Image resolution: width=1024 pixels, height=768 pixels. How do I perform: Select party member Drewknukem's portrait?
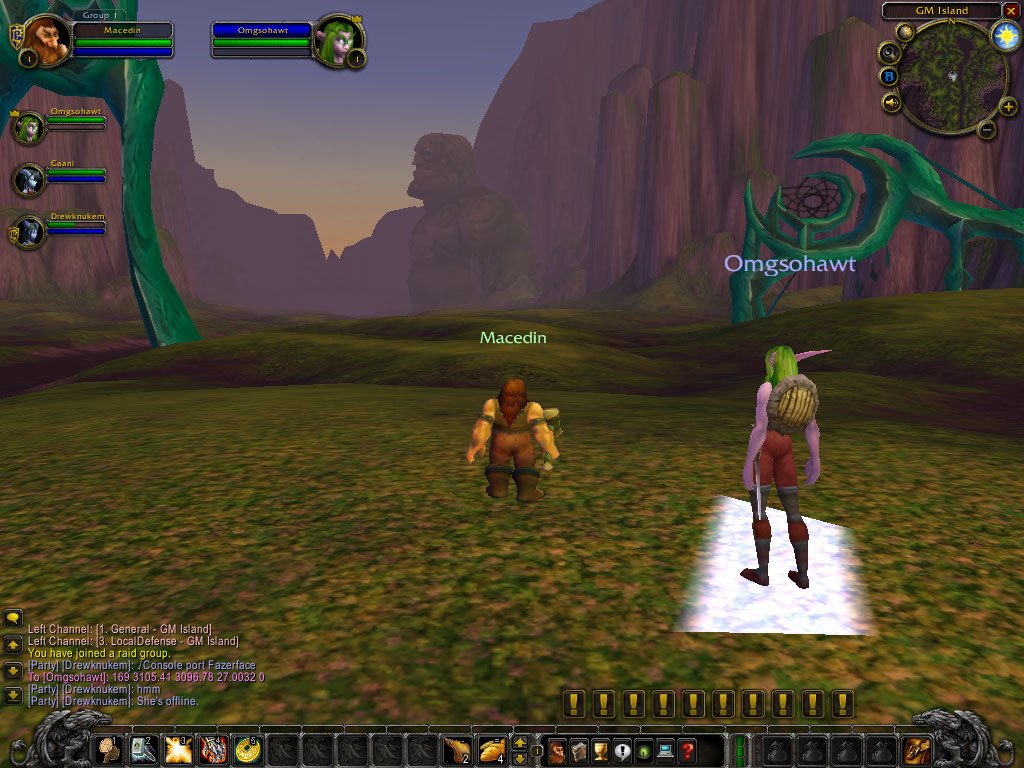29,232
